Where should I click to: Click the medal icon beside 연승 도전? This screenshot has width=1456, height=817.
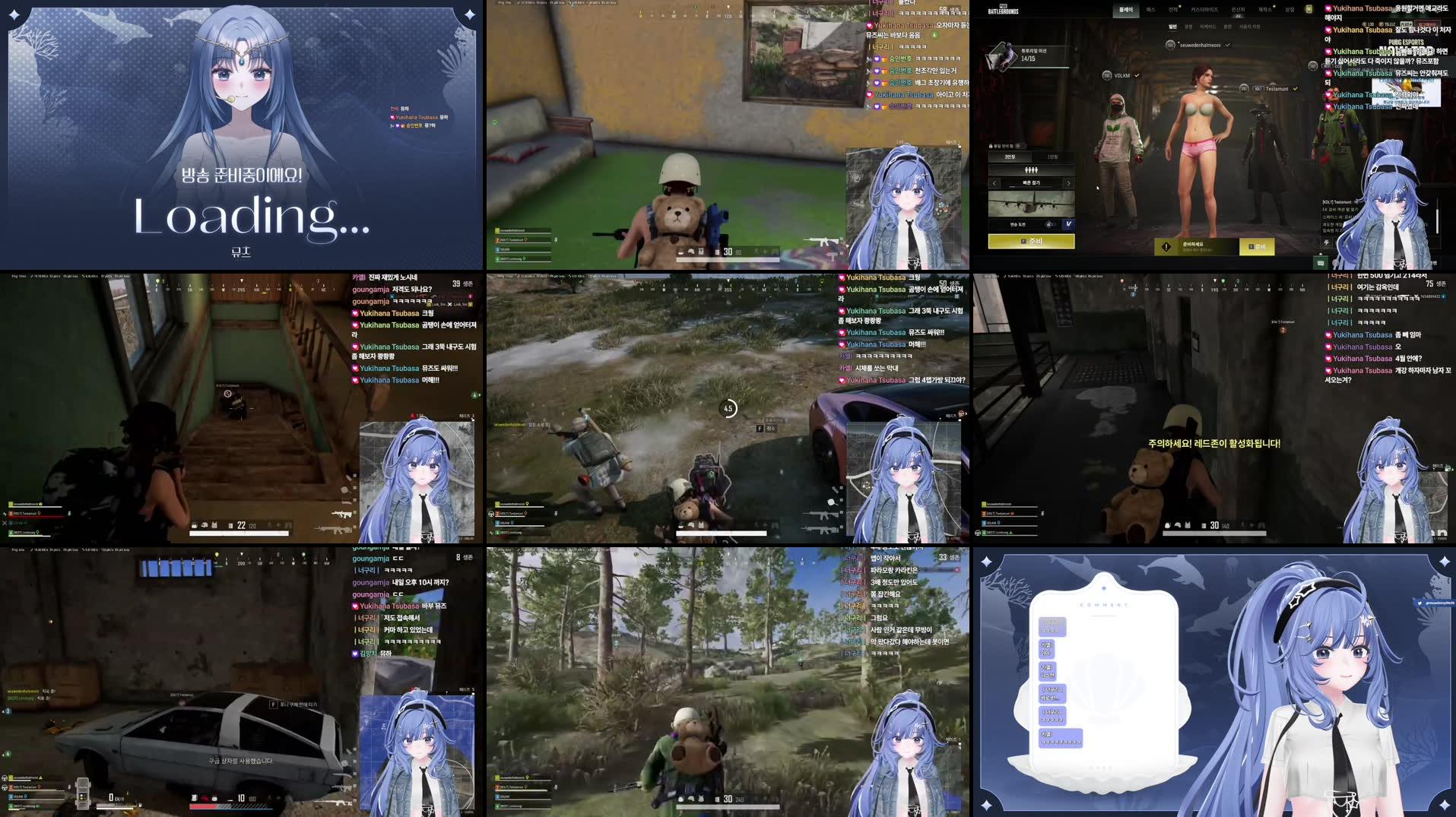(1050, 224)
